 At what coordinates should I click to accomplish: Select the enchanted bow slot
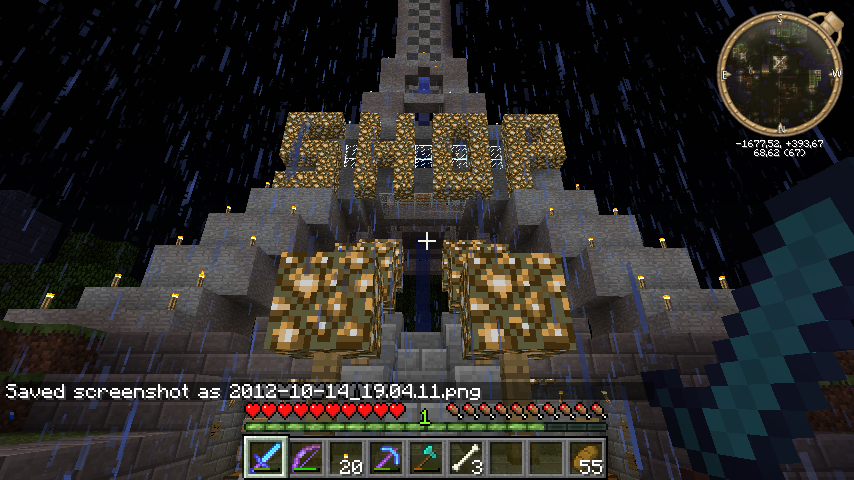tap(306, 458)
